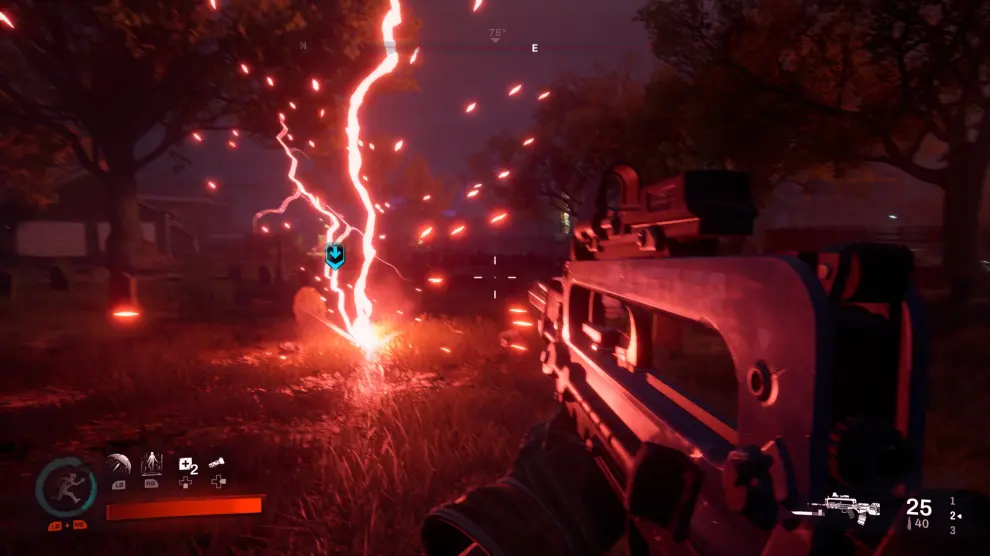Switch to weapon slot 3
This screenshot has height=556, width=990.
pos(952,531)
